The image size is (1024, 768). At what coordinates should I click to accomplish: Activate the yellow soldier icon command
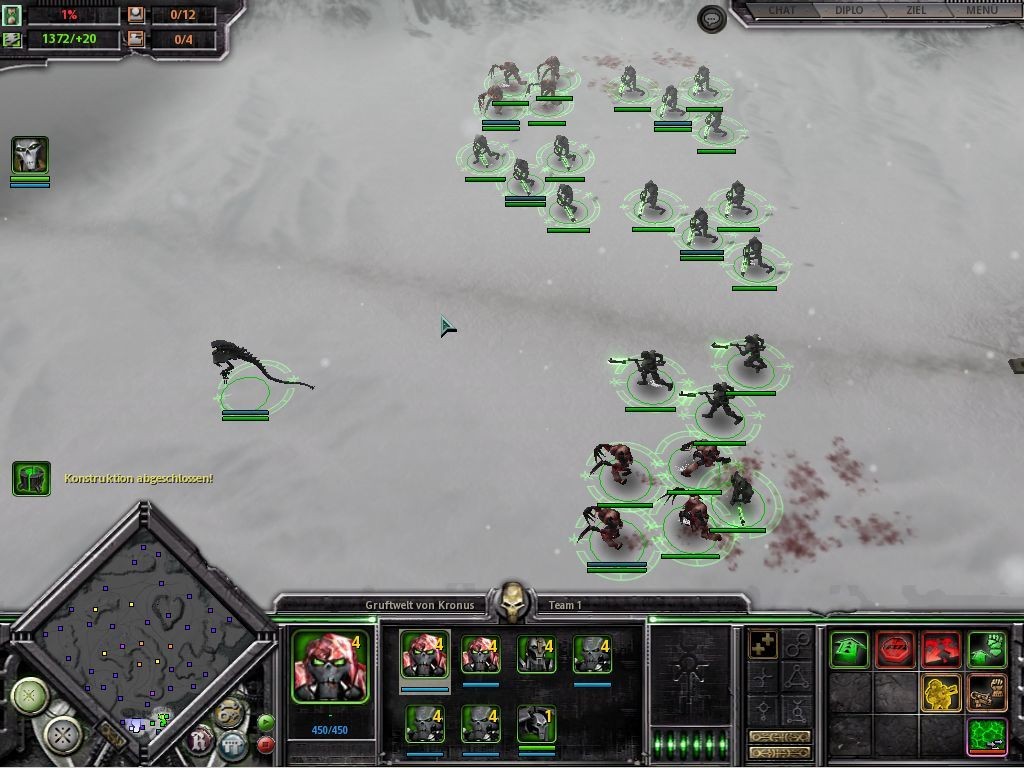point(941,692)
